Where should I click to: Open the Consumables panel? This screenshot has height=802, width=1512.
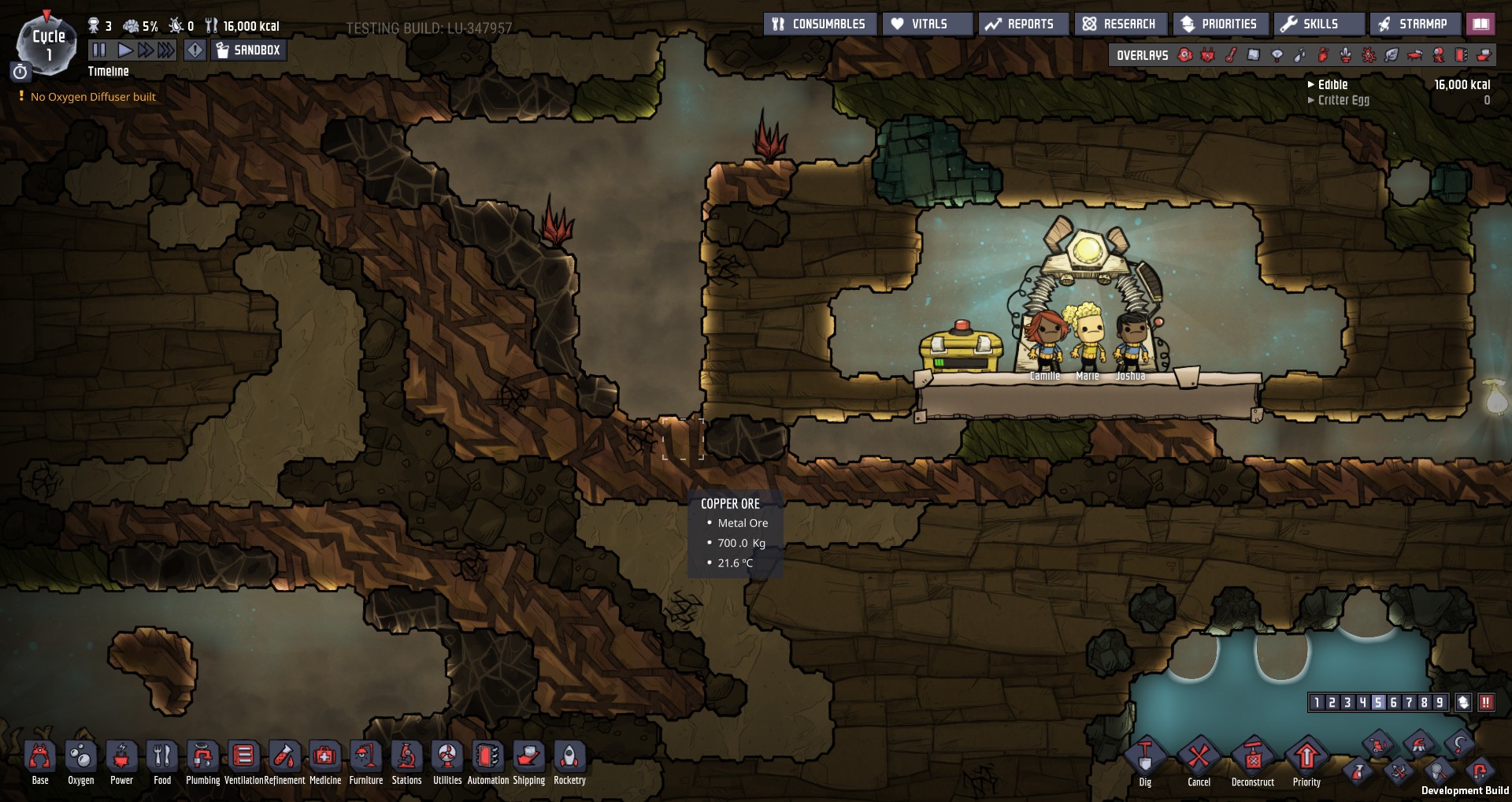pos(819,24)
